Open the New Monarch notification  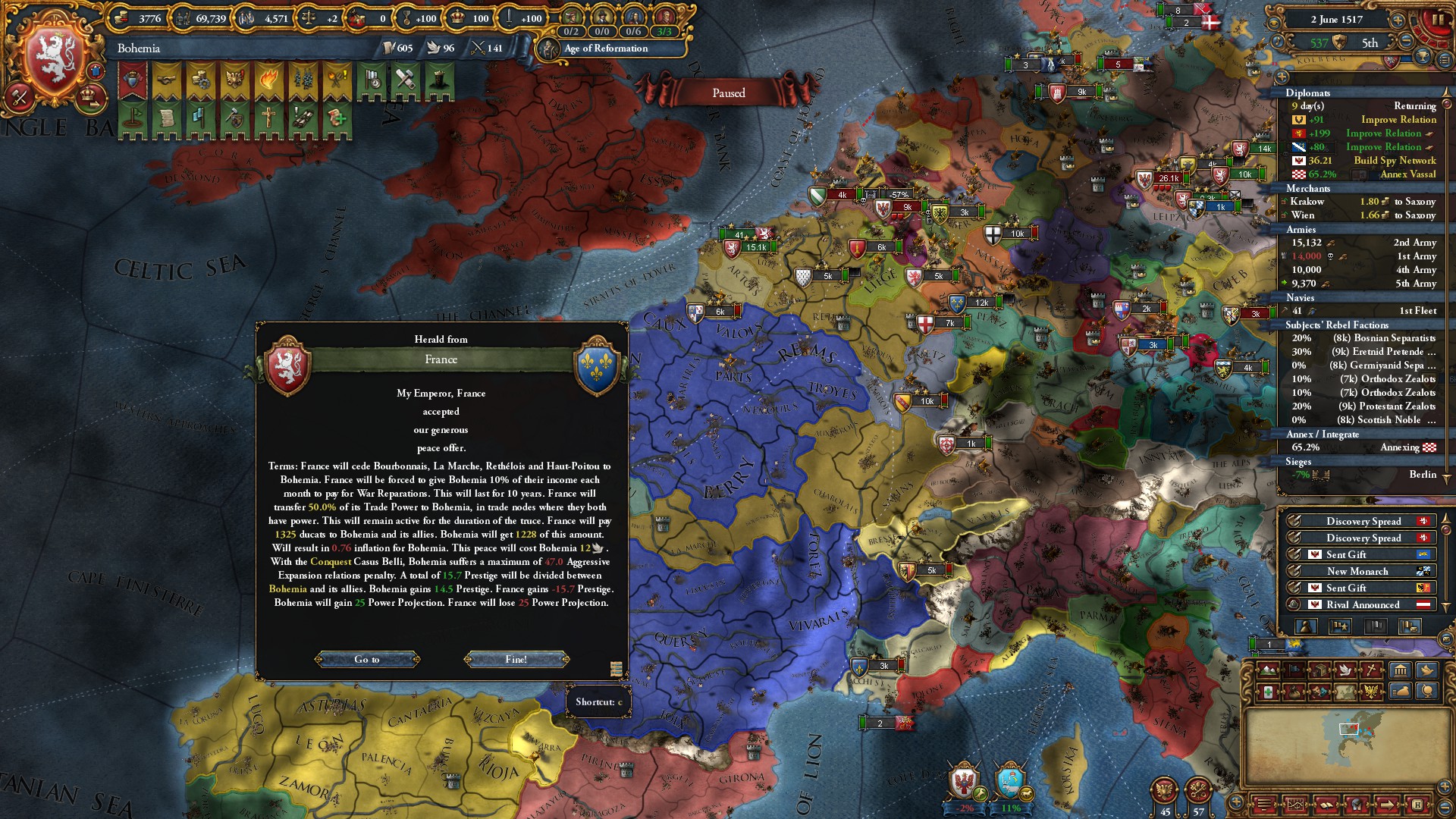[1357, 572]
